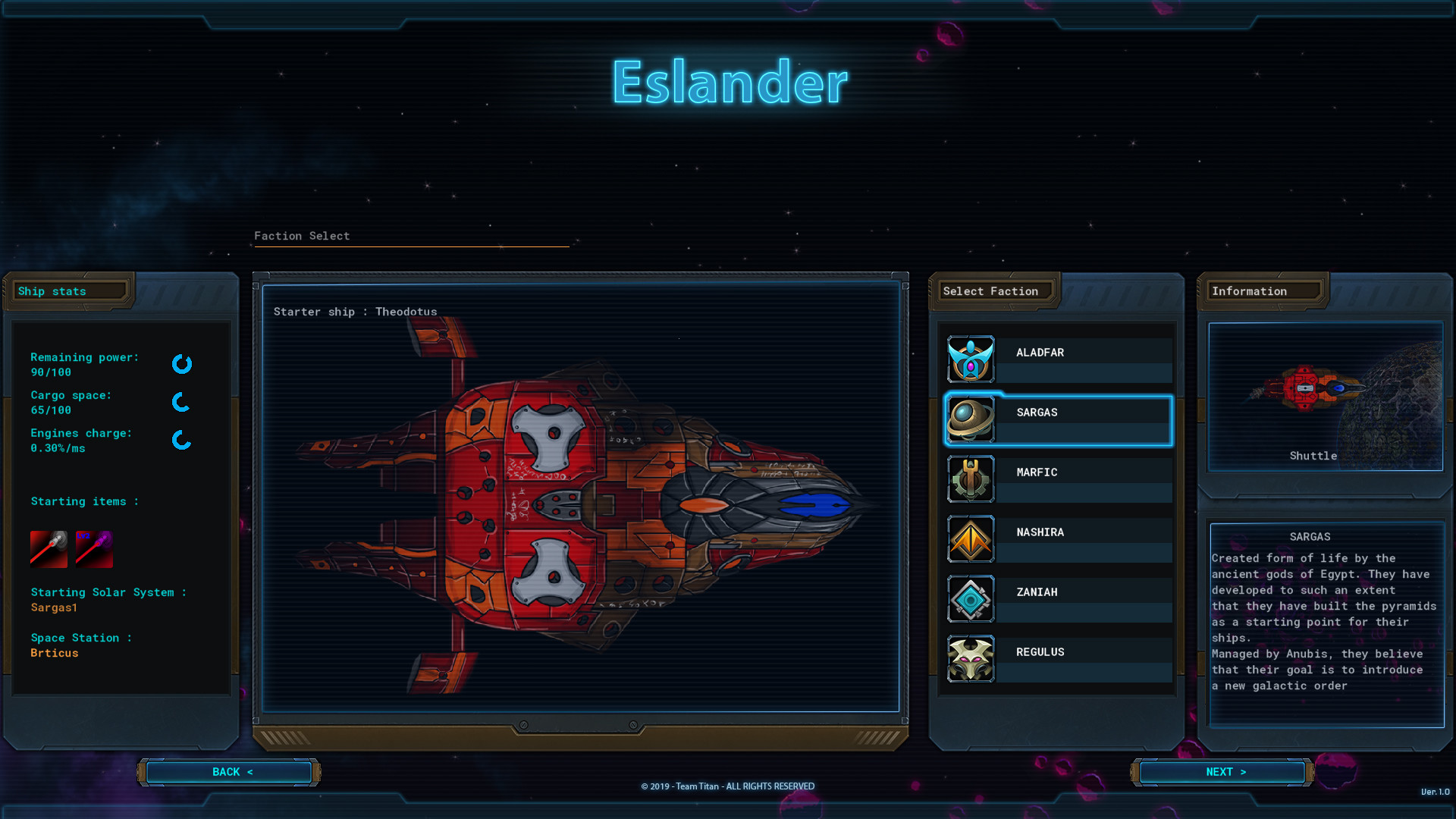This screenshot has height=819, width=1456.
Task: Click the Starter ship Theodotus header
Action: click(354, 311)
